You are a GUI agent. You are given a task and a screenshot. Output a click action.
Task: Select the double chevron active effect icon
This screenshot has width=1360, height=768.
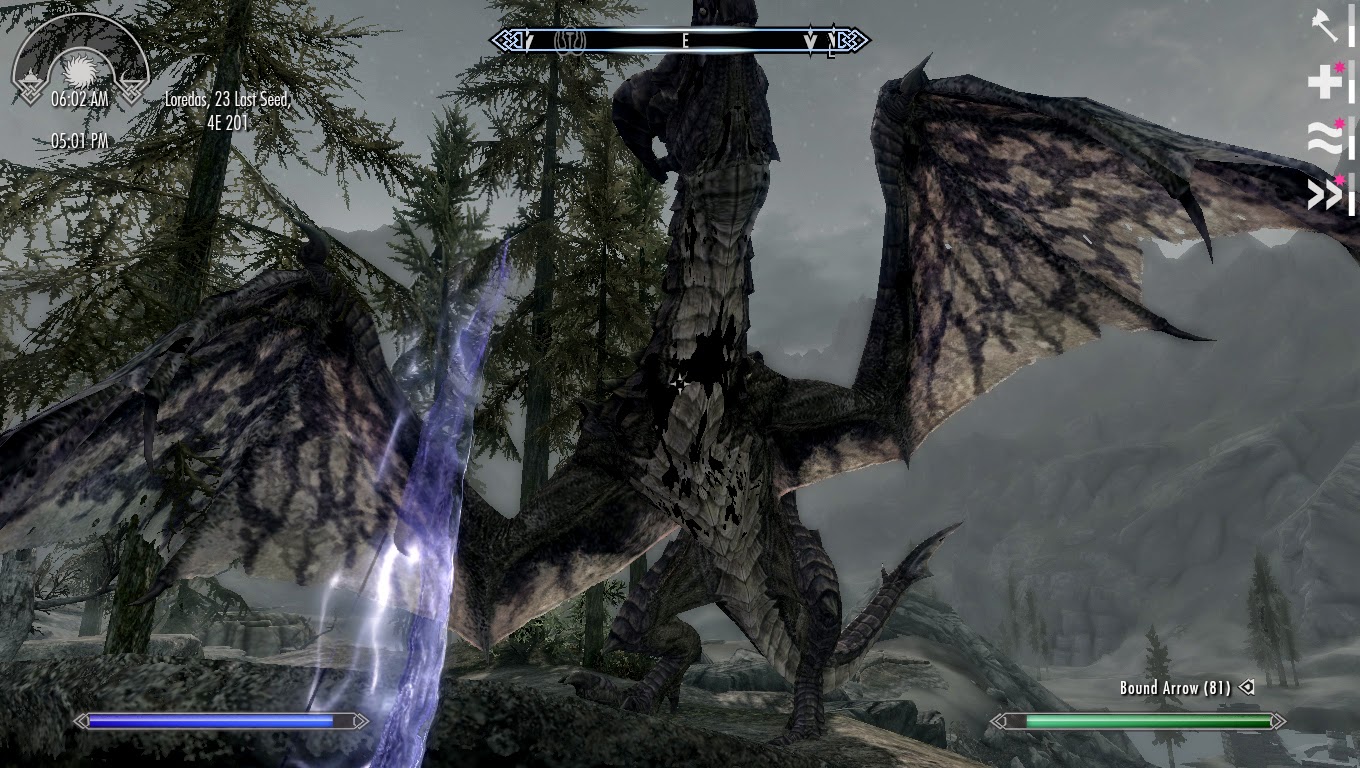1325,195
